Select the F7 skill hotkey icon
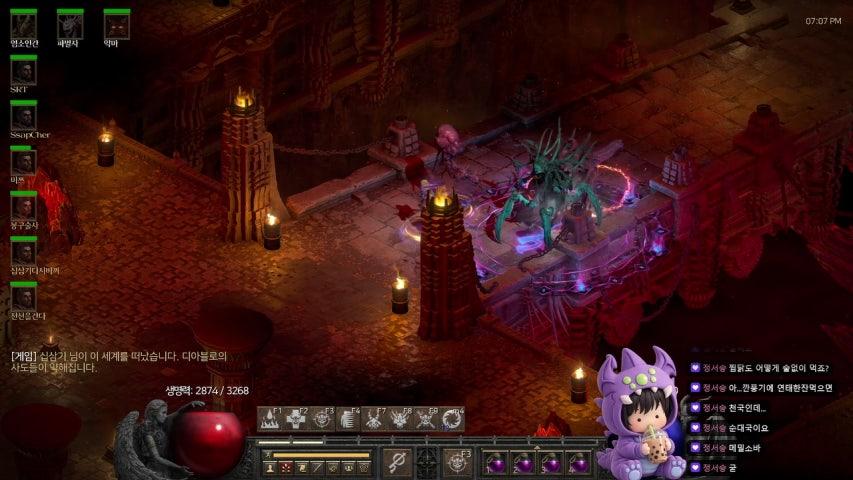Image resolution: width=853 pixels, height=480 pixels. 374,419
